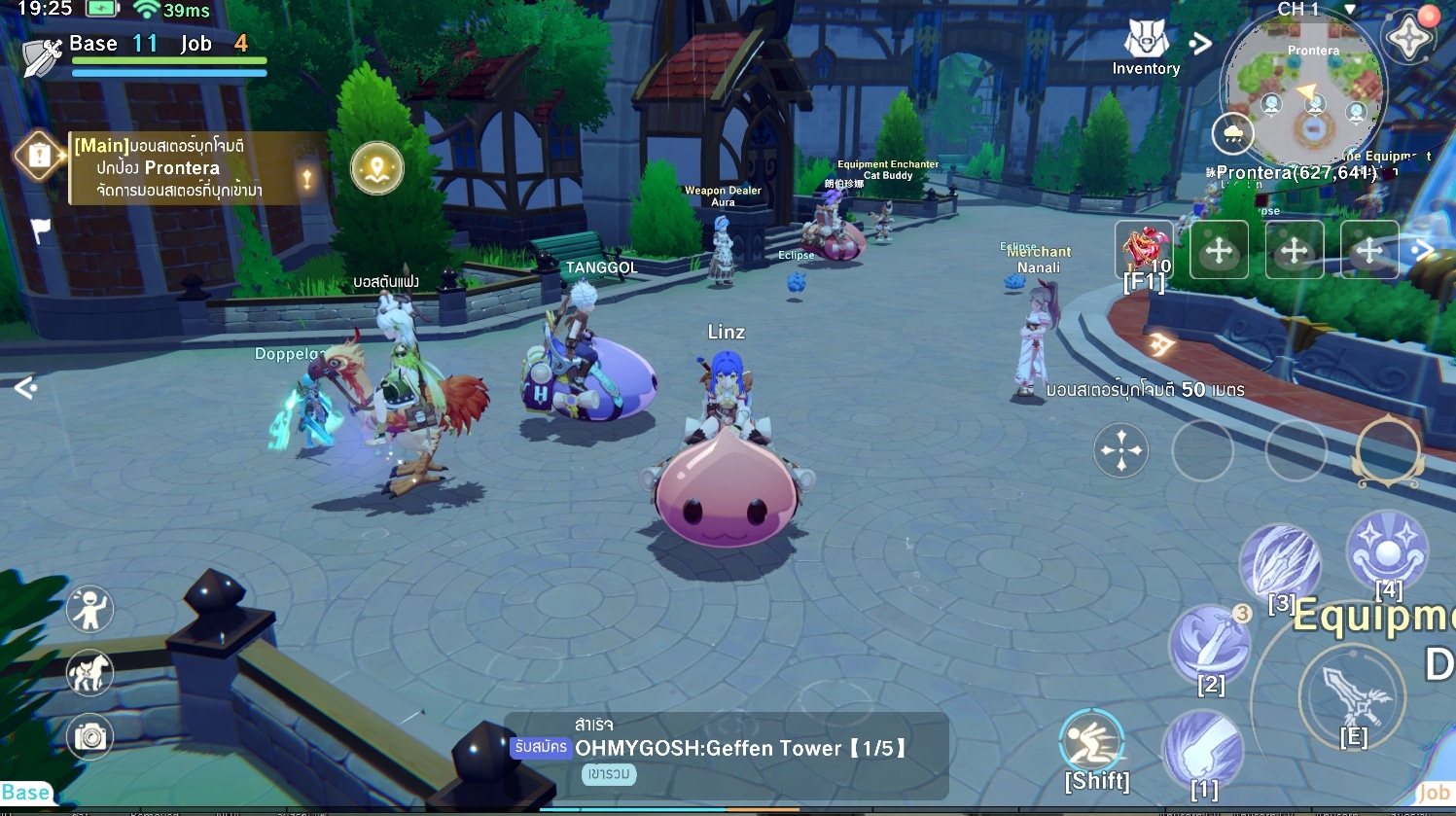This screenshot has width=1456, height=816.
Task: Click the weather cloud icon on minimap
Action: tap(1233, 133)
